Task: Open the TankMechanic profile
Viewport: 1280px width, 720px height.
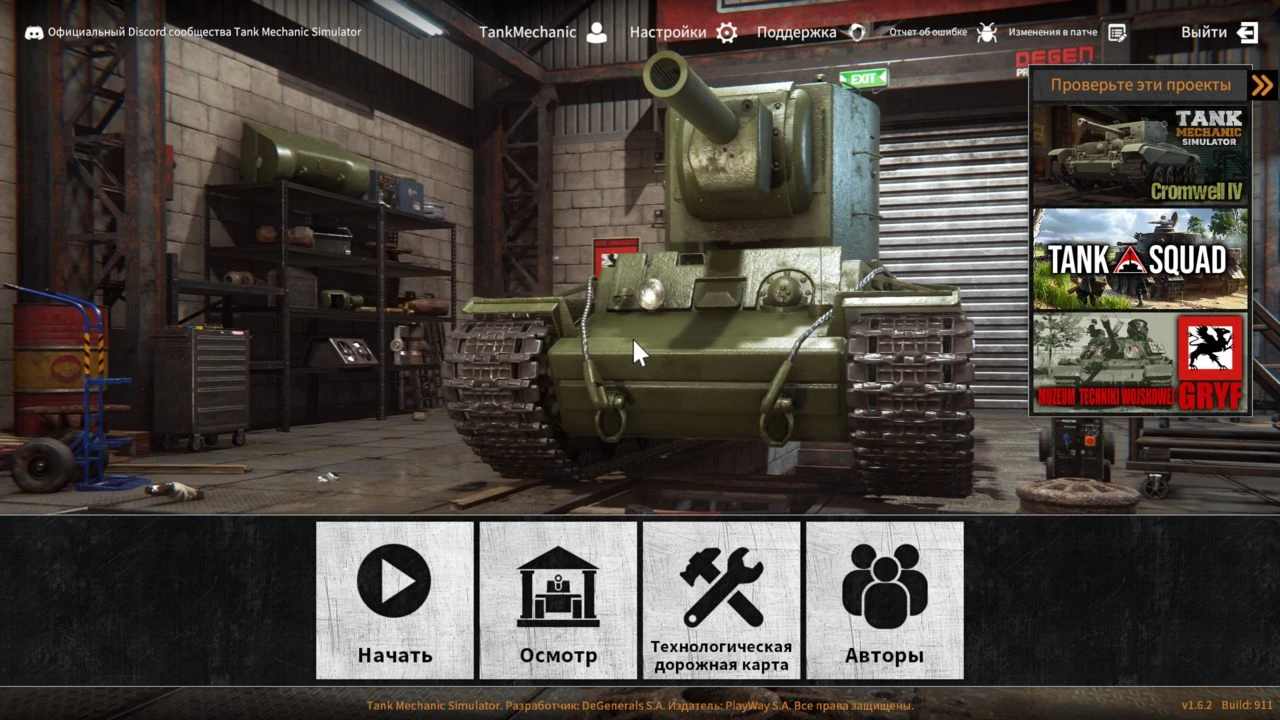Action: 543,32
